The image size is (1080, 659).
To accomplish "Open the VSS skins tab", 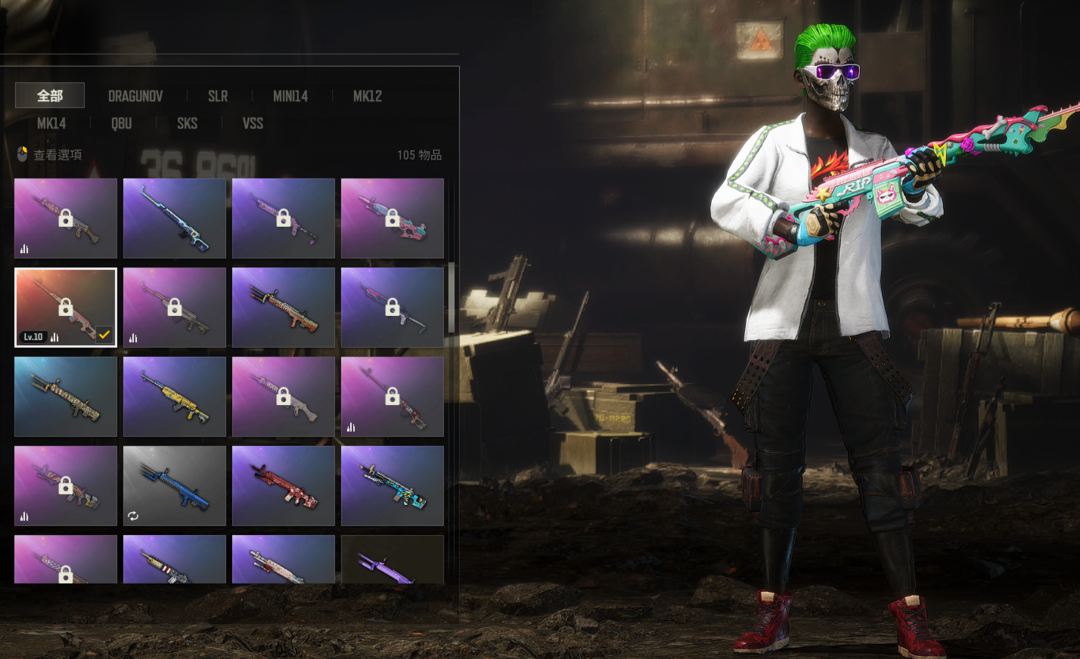I will (253, 123).
